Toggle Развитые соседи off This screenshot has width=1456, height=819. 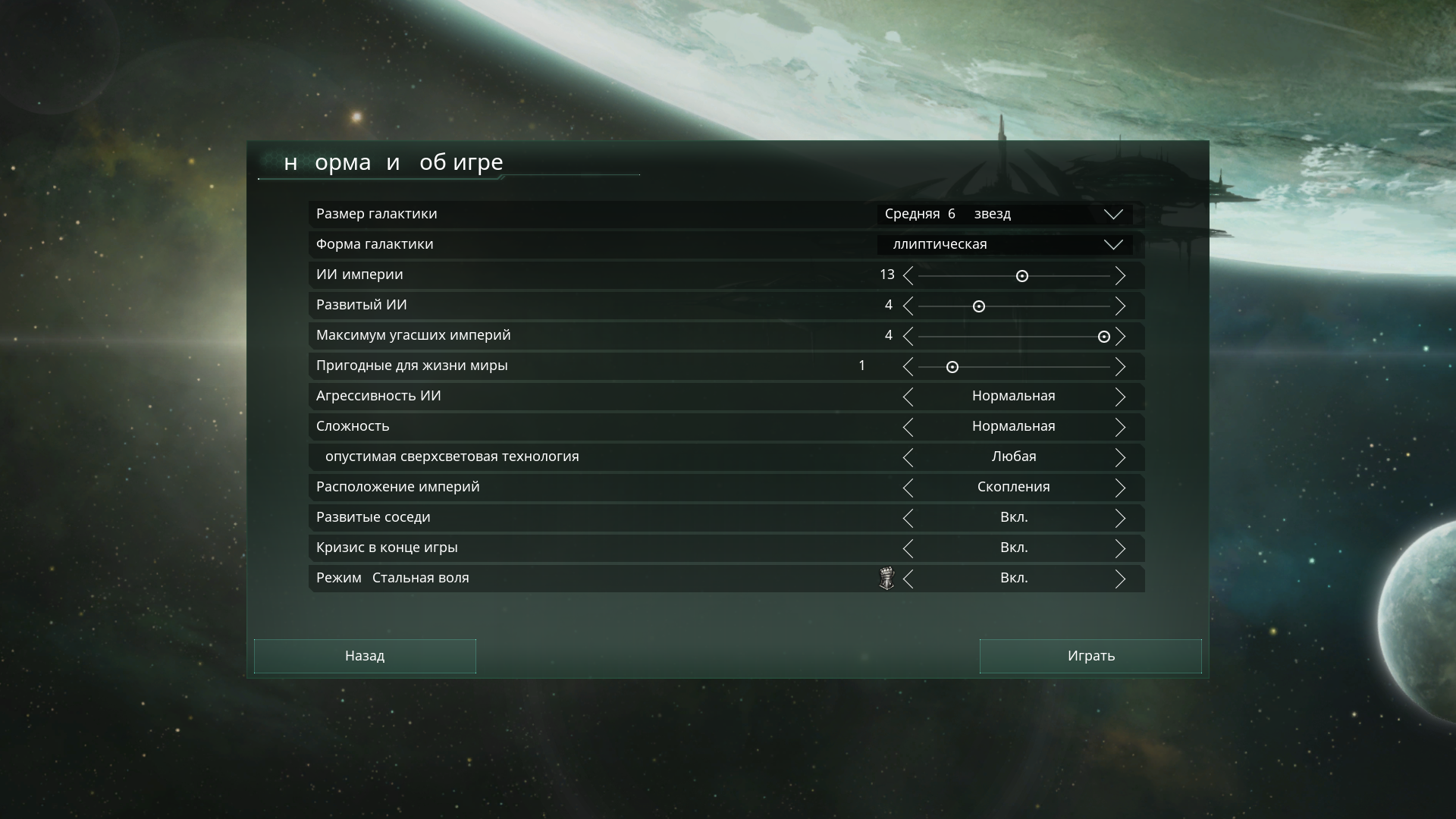coord(1122,518)
